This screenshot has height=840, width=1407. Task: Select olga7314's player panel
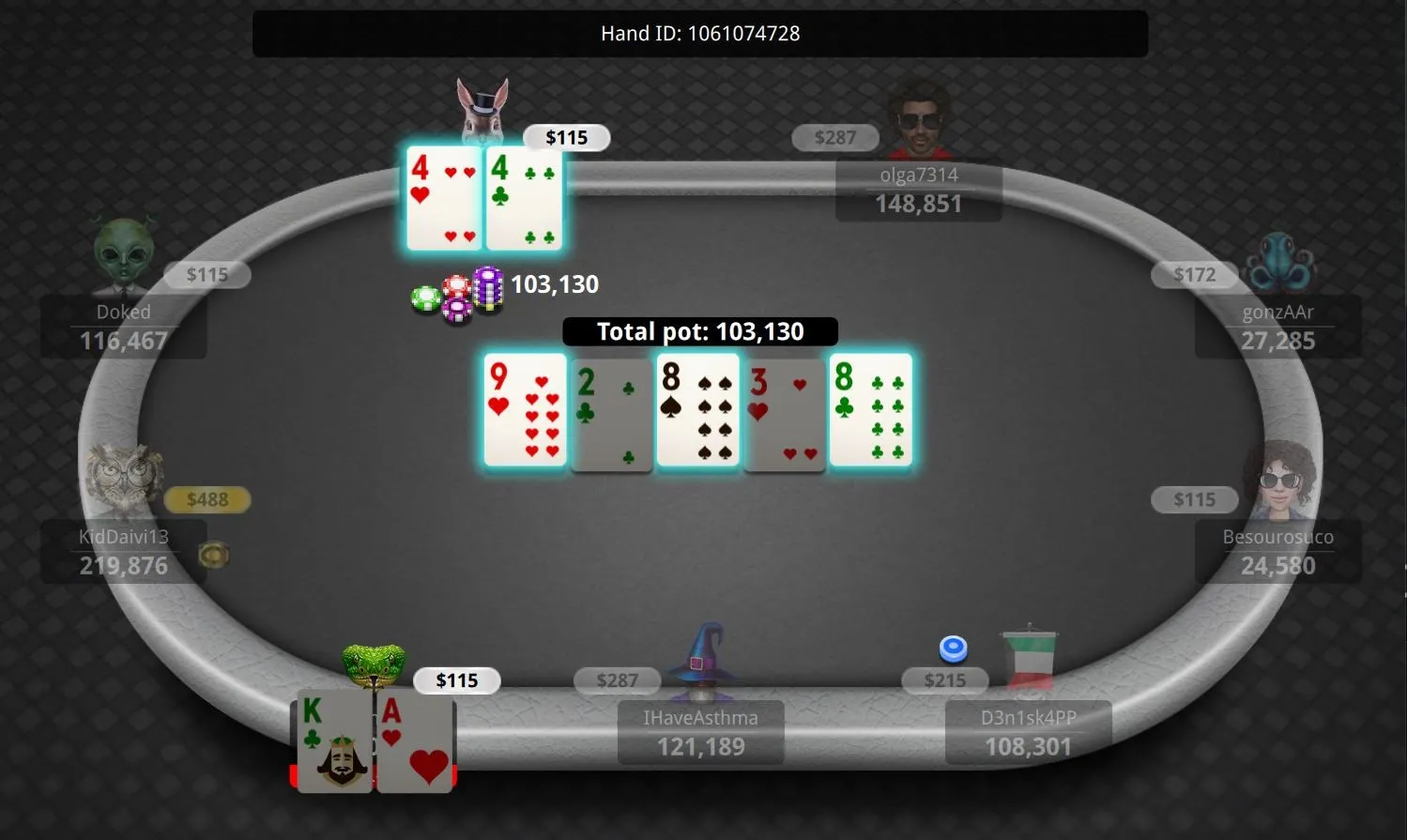pos(918,191)
